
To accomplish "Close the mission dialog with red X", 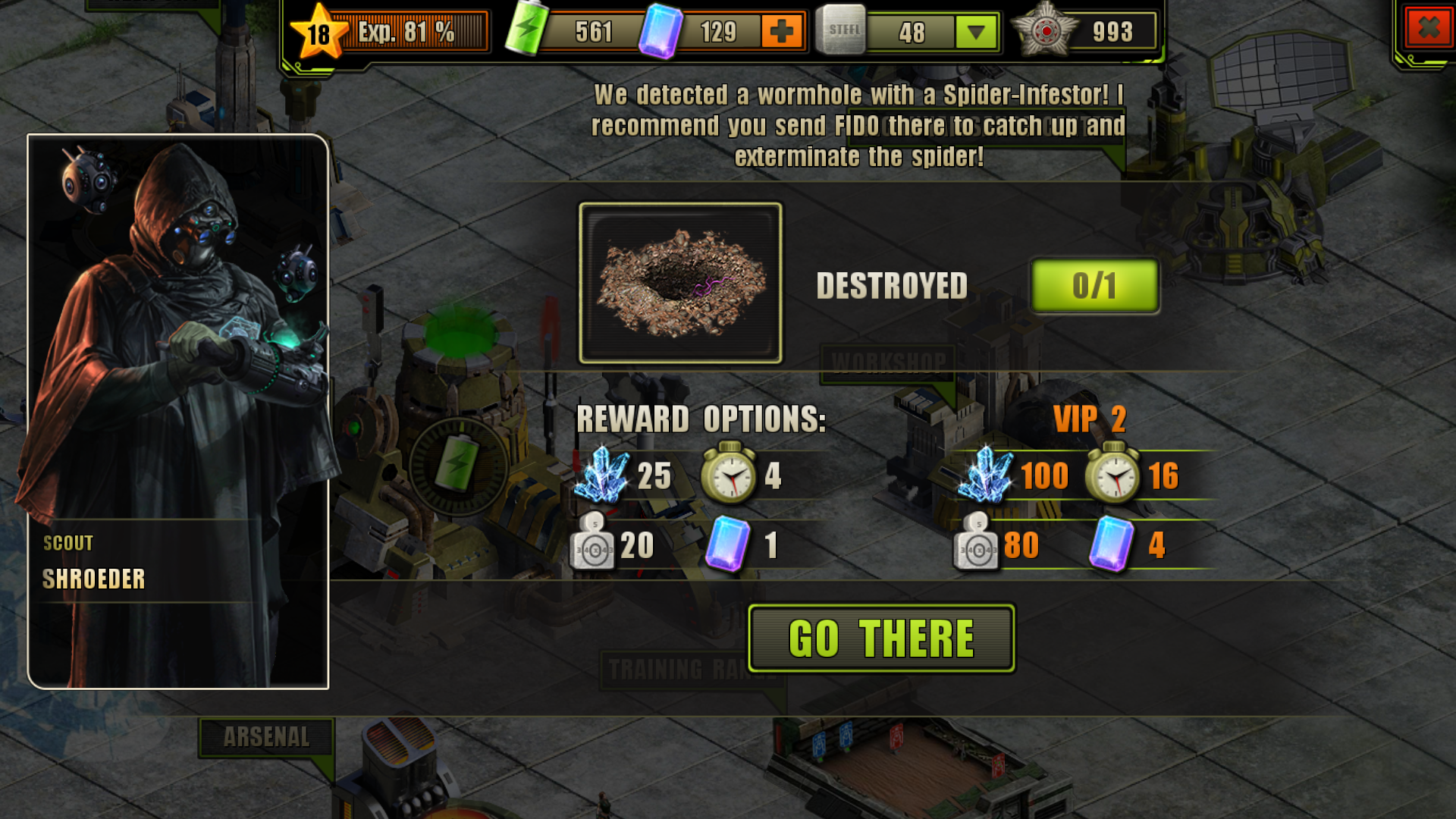I will (x=1428, y=29).
